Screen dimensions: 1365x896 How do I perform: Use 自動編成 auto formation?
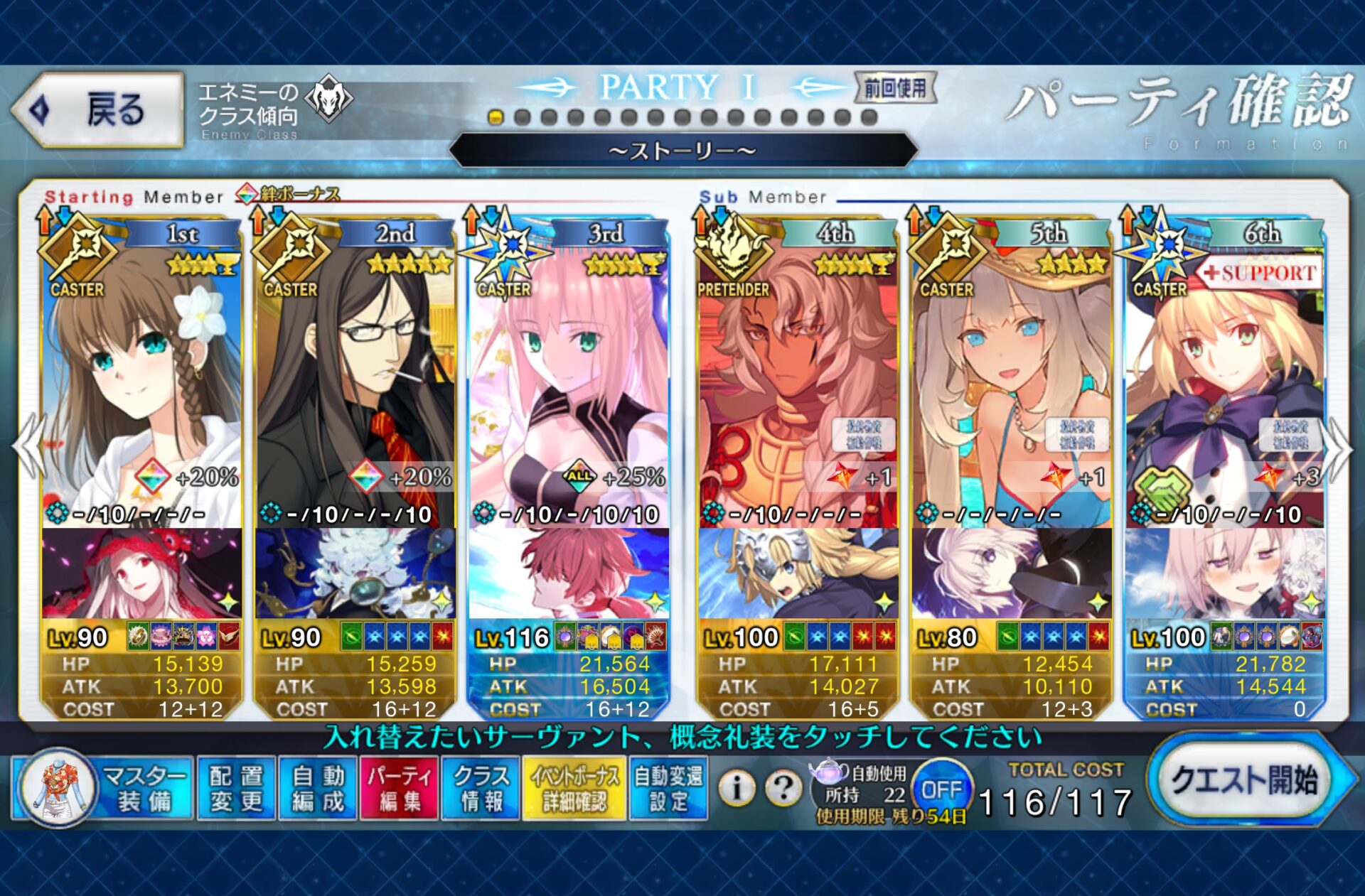pos(318,789)
